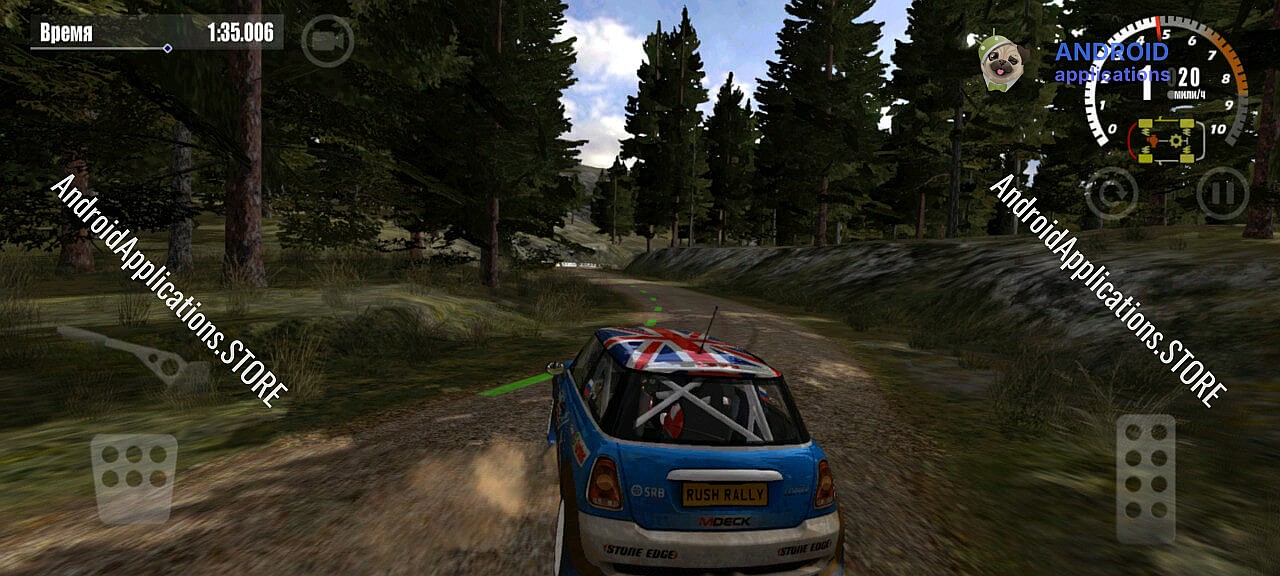This screenshot has width=1280, height=576.
Task: Pause the rally race
Action: coord(1222,193)
